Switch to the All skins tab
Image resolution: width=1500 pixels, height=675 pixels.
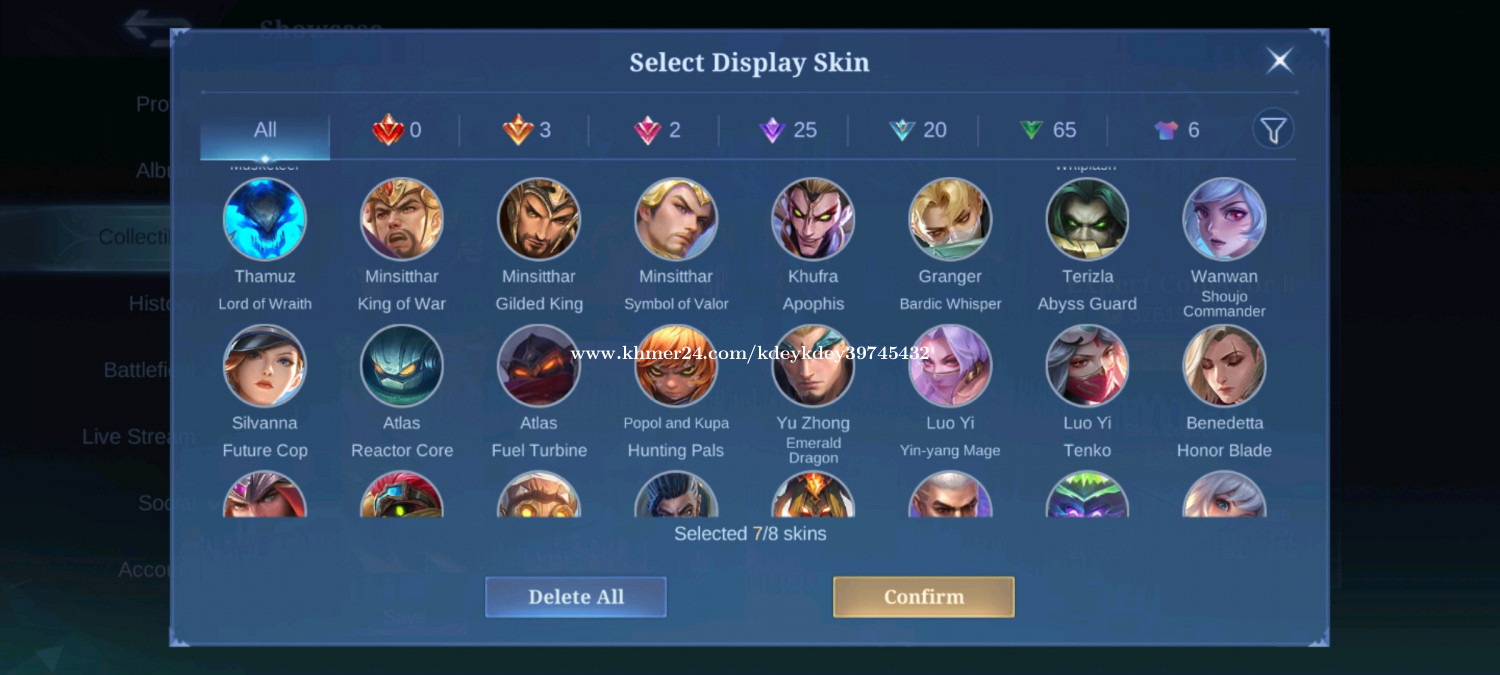265,130
